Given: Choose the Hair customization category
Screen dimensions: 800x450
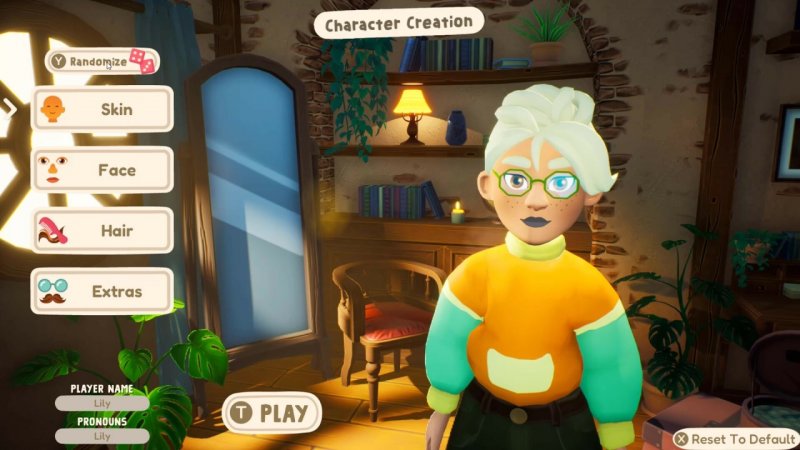Looking at the screenshot, I should click(x=102, y=230).
